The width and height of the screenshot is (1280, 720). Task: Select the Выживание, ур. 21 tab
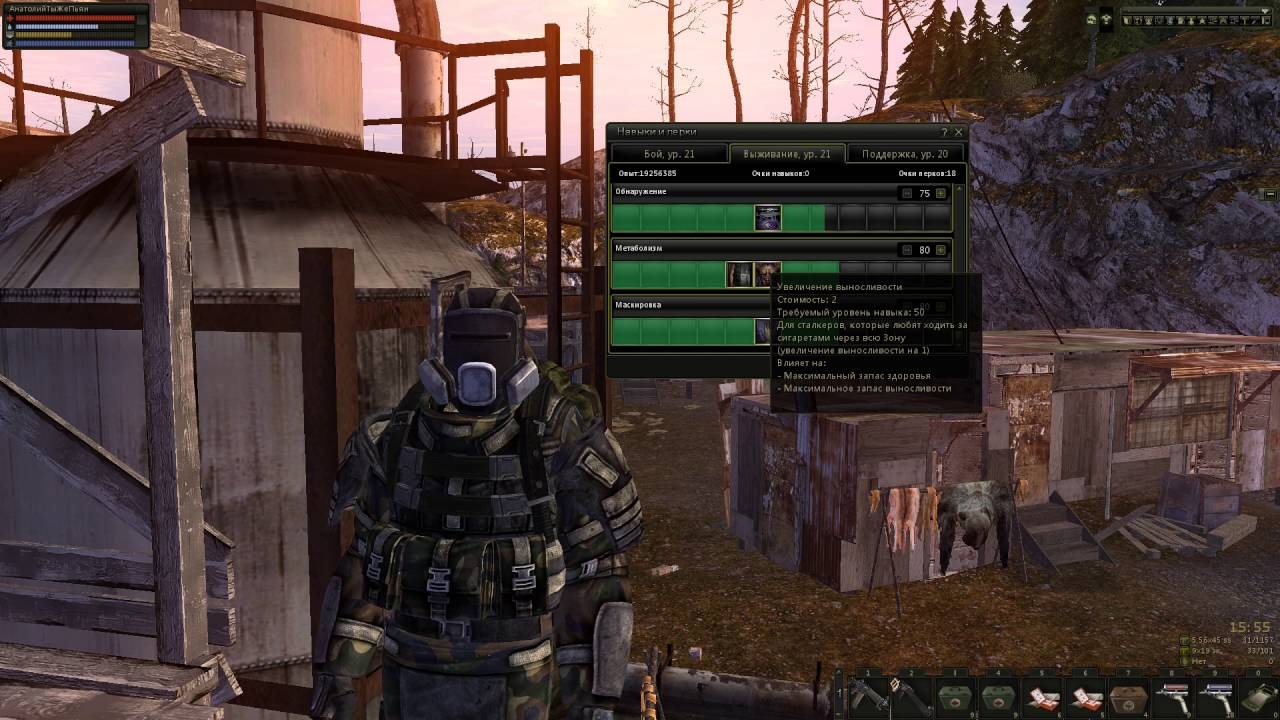click(786, 154)
